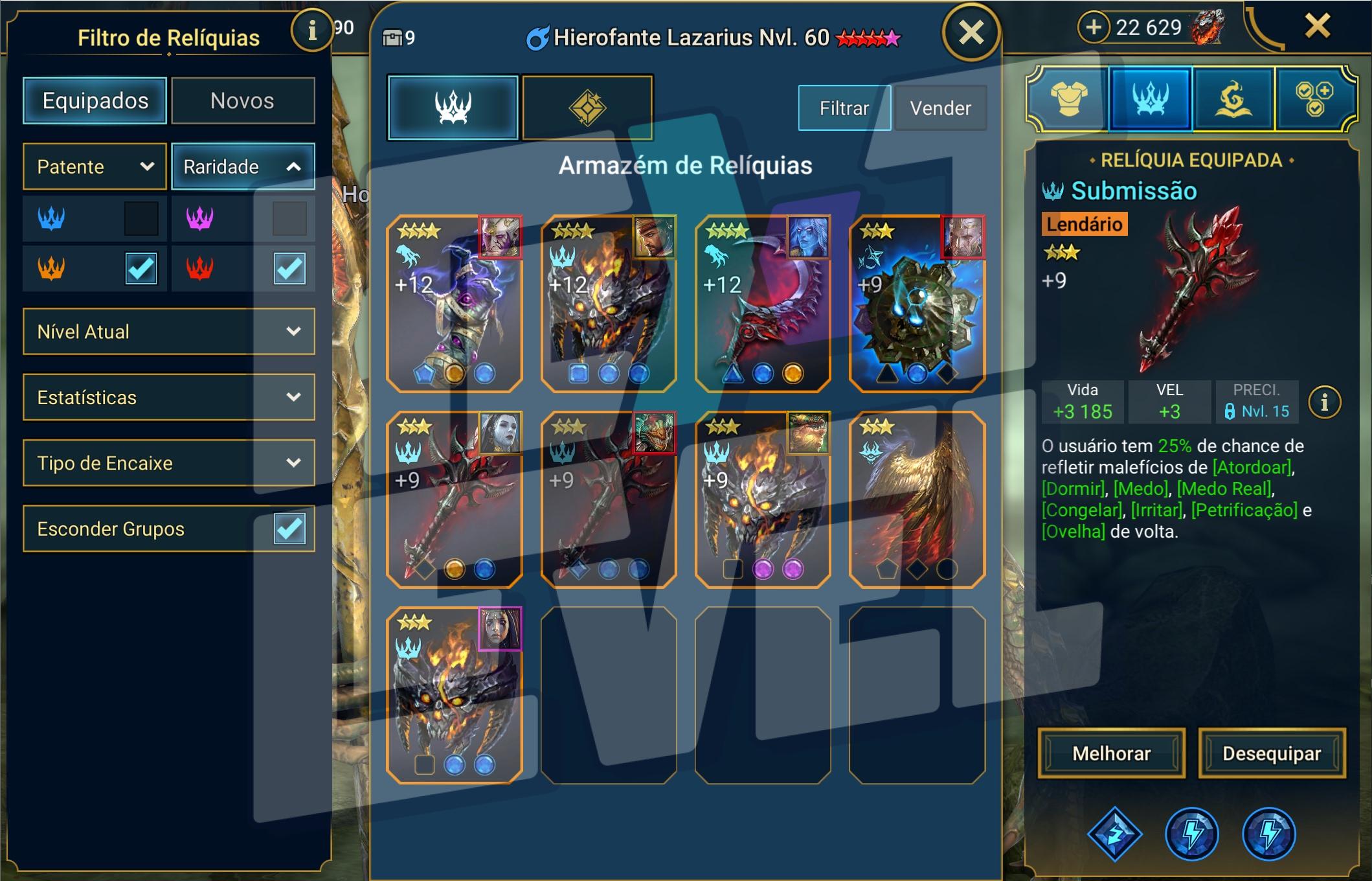Toggle the Esconder Grupos checkbox
Screen dimensions: 1372x881
click(289, 529)
